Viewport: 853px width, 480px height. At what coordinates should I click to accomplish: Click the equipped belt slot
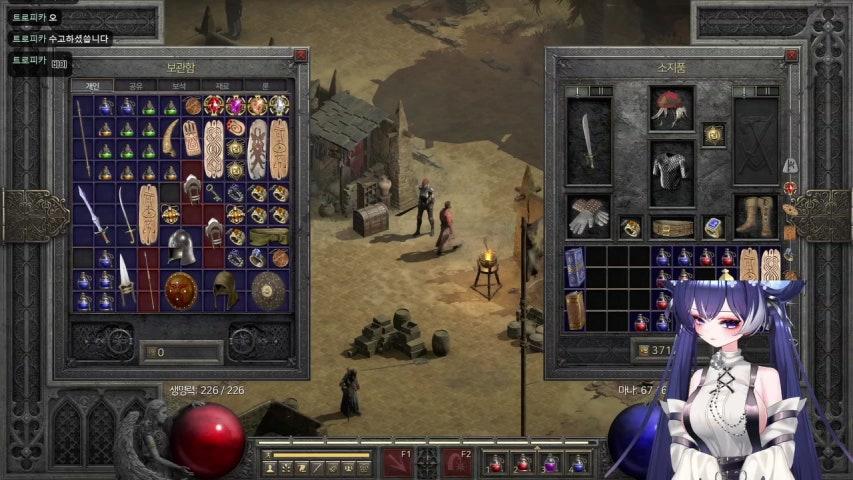click(672, 228)
